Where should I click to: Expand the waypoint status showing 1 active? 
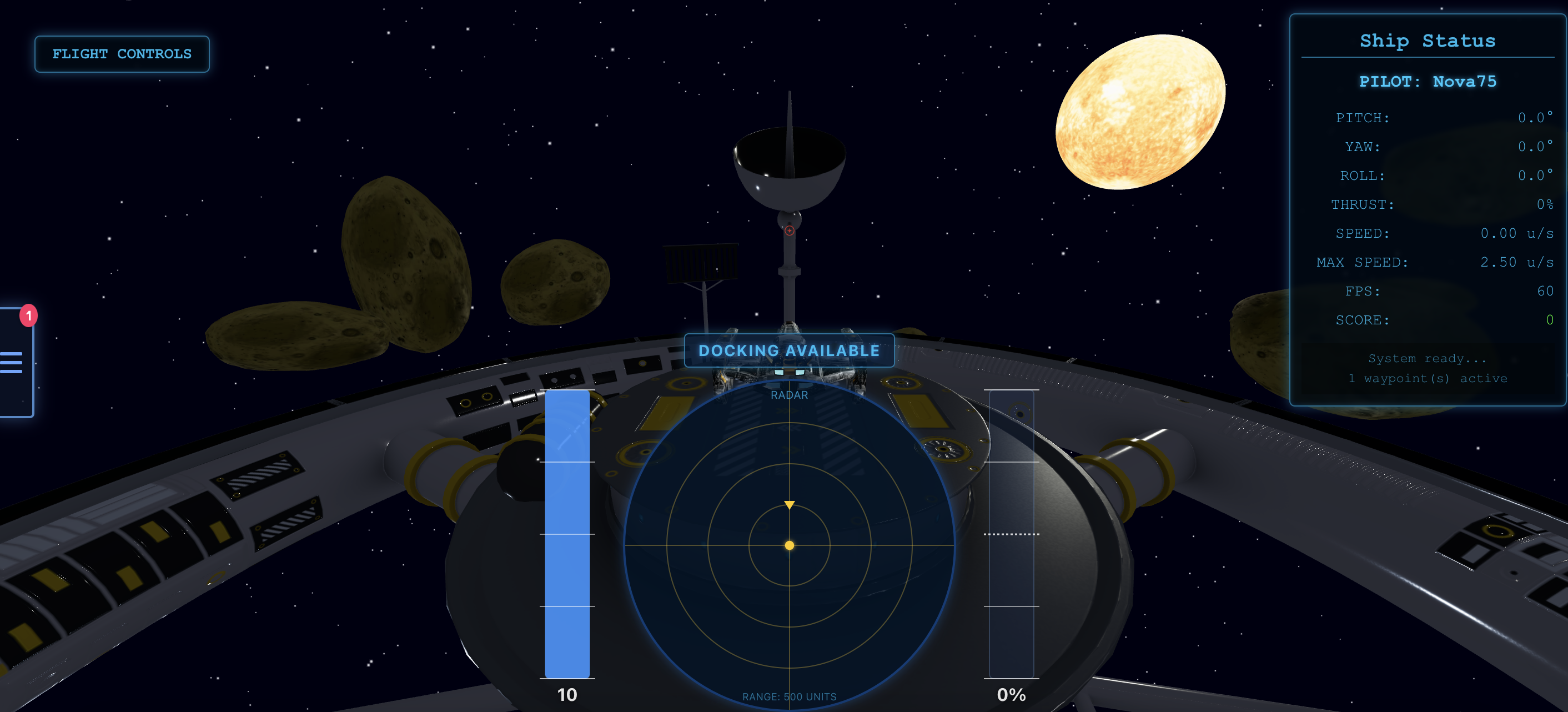[1428, 378]
